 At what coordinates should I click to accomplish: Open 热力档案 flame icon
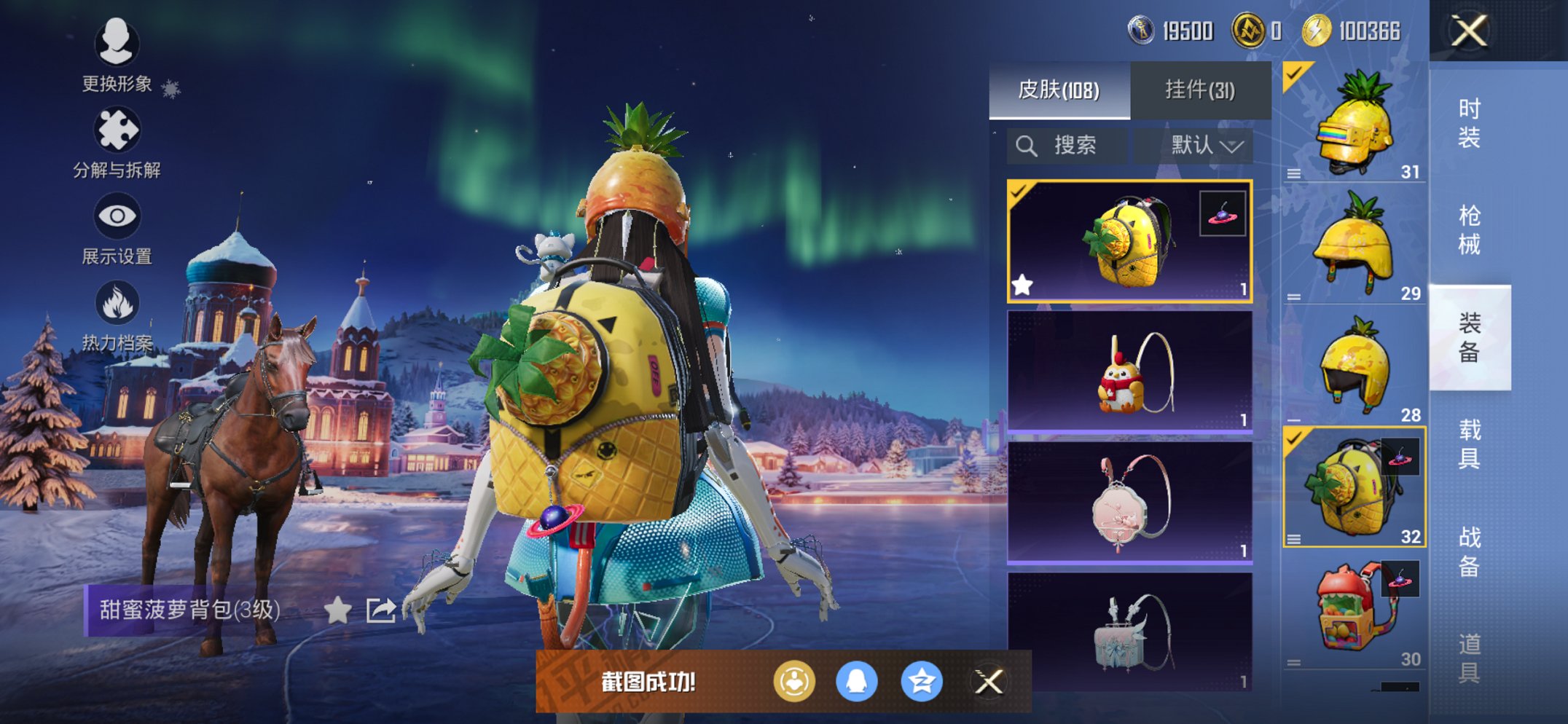[x=117, y=315]
